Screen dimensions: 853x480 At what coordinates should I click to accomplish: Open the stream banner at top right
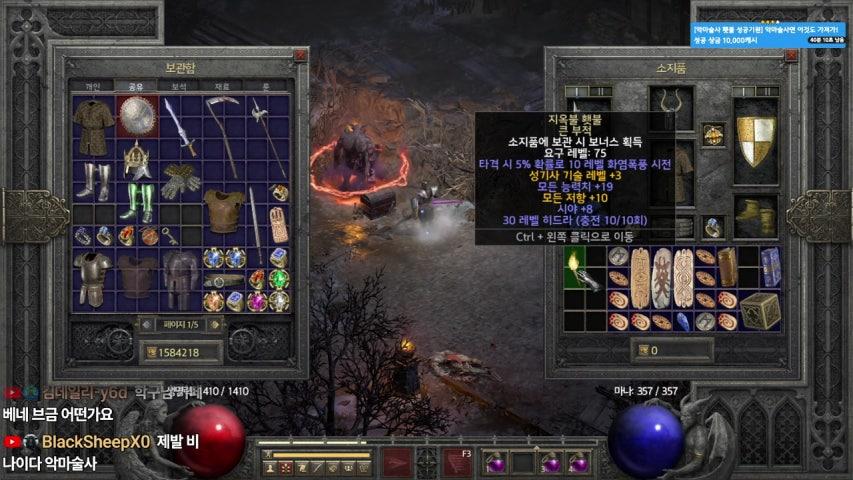(769, 35)
